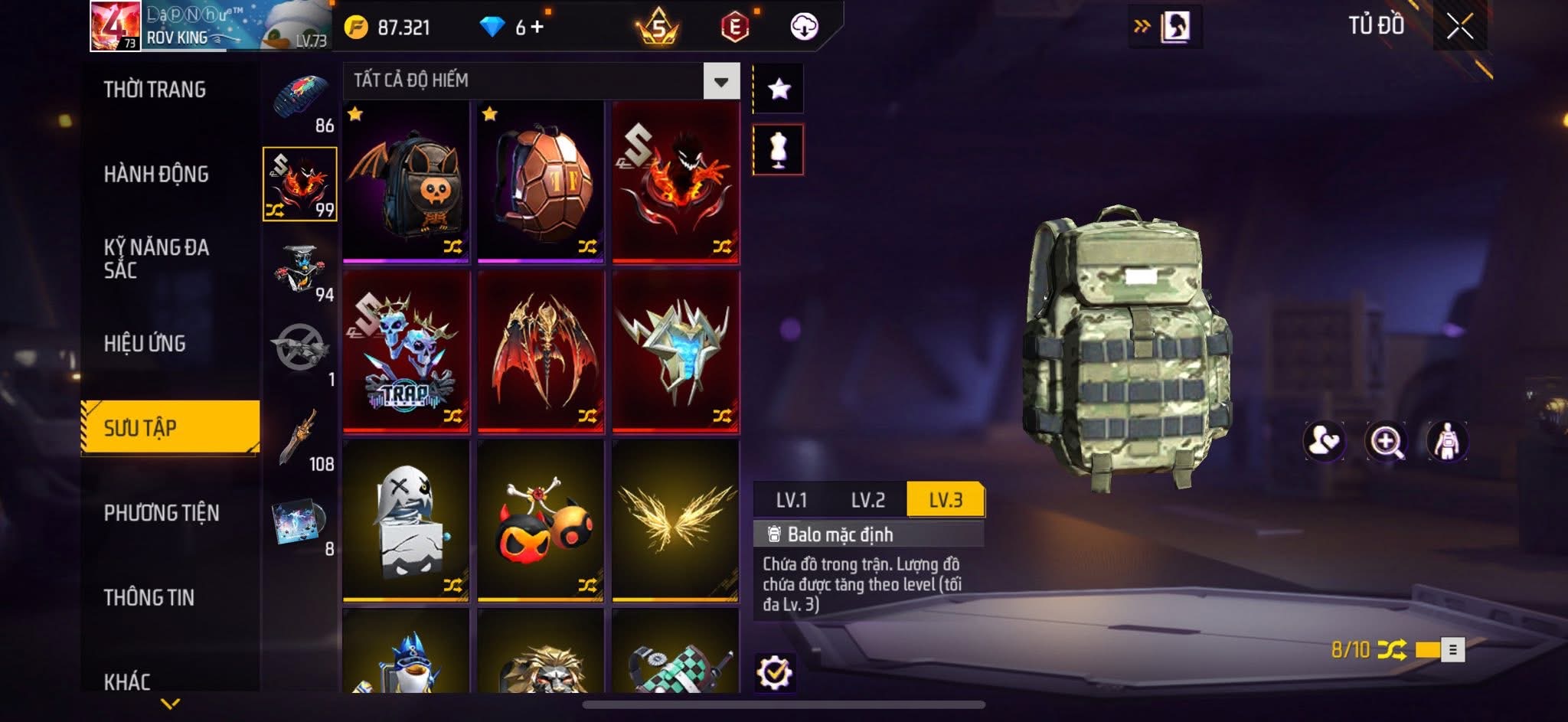1568x722 pixels.
Task: Go to the Phương Tiện section
Action: [x=162, y=513]
